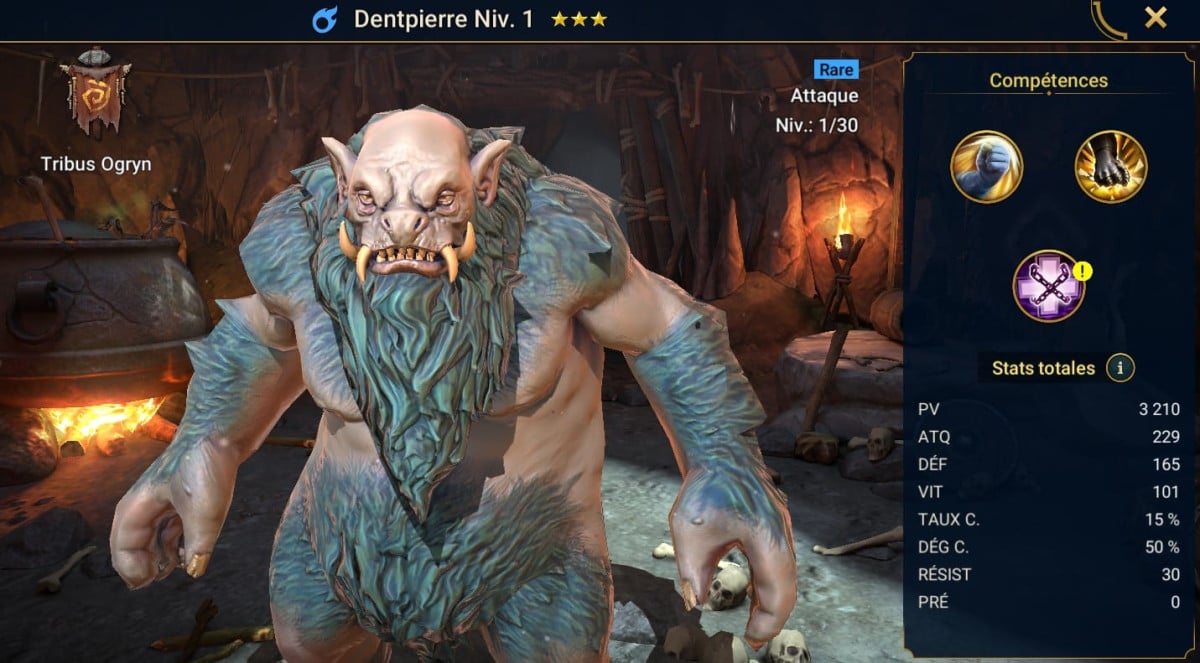Click the blue Magic affinity icon

point(324,19)
